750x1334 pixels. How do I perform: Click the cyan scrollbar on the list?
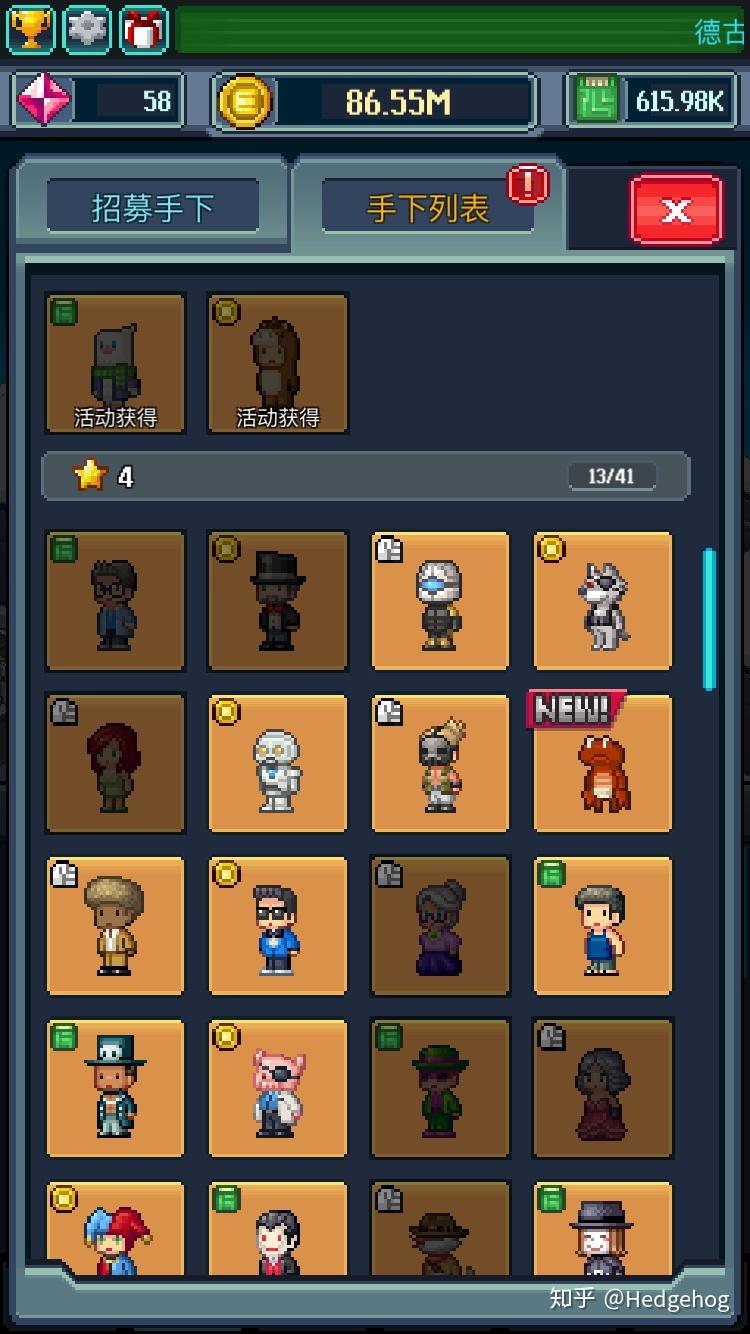click(709, 618)
